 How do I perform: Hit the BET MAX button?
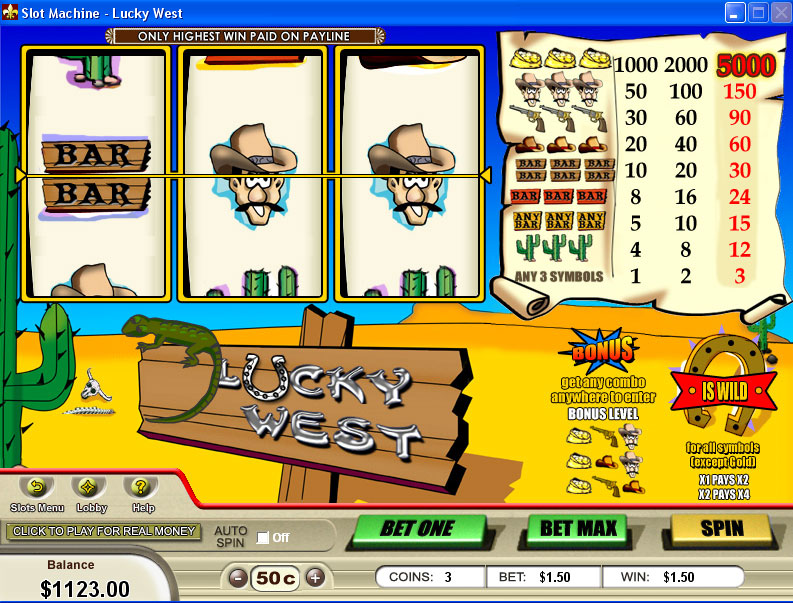(577, 528)
